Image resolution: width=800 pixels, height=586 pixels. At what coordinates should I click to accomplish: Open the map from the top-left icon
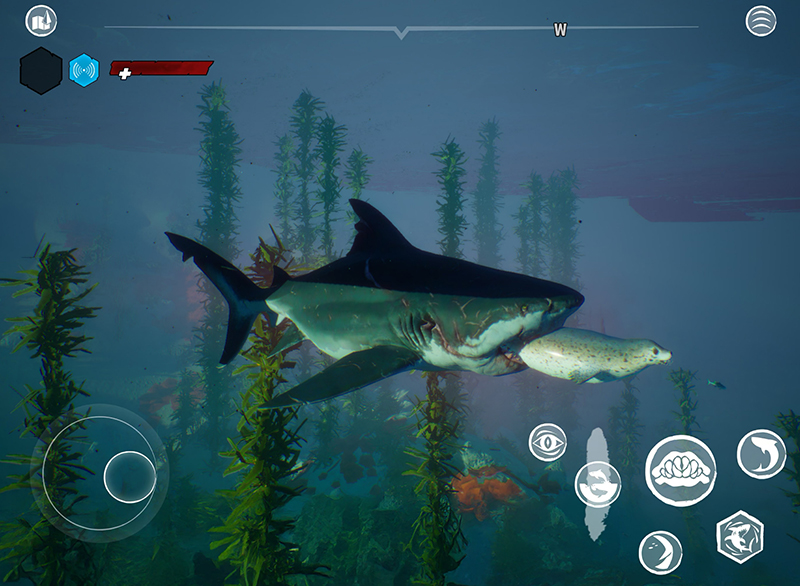(41, 20)
